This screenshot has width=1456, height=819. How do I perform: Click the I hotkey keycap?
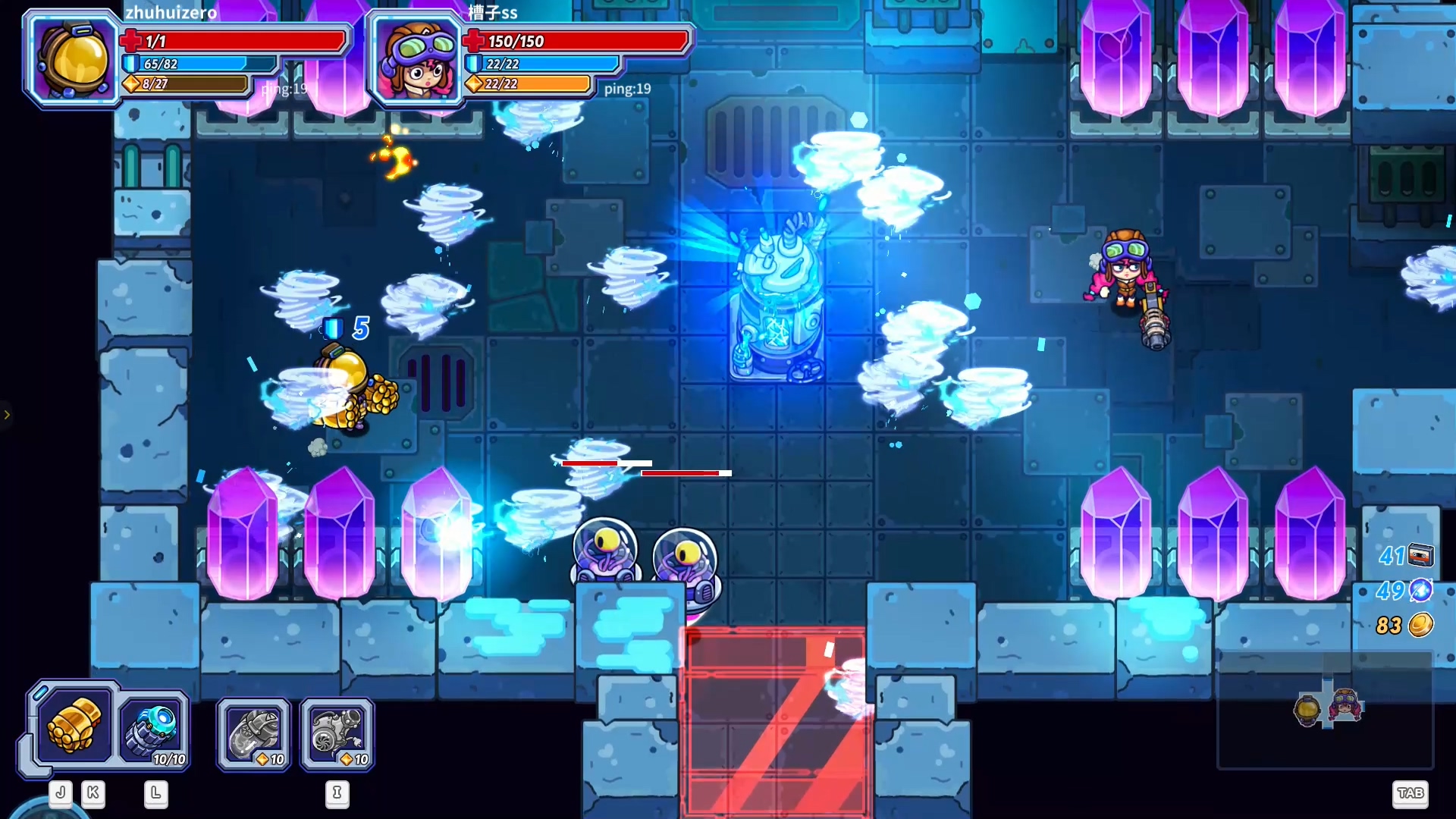coord(337,793)
